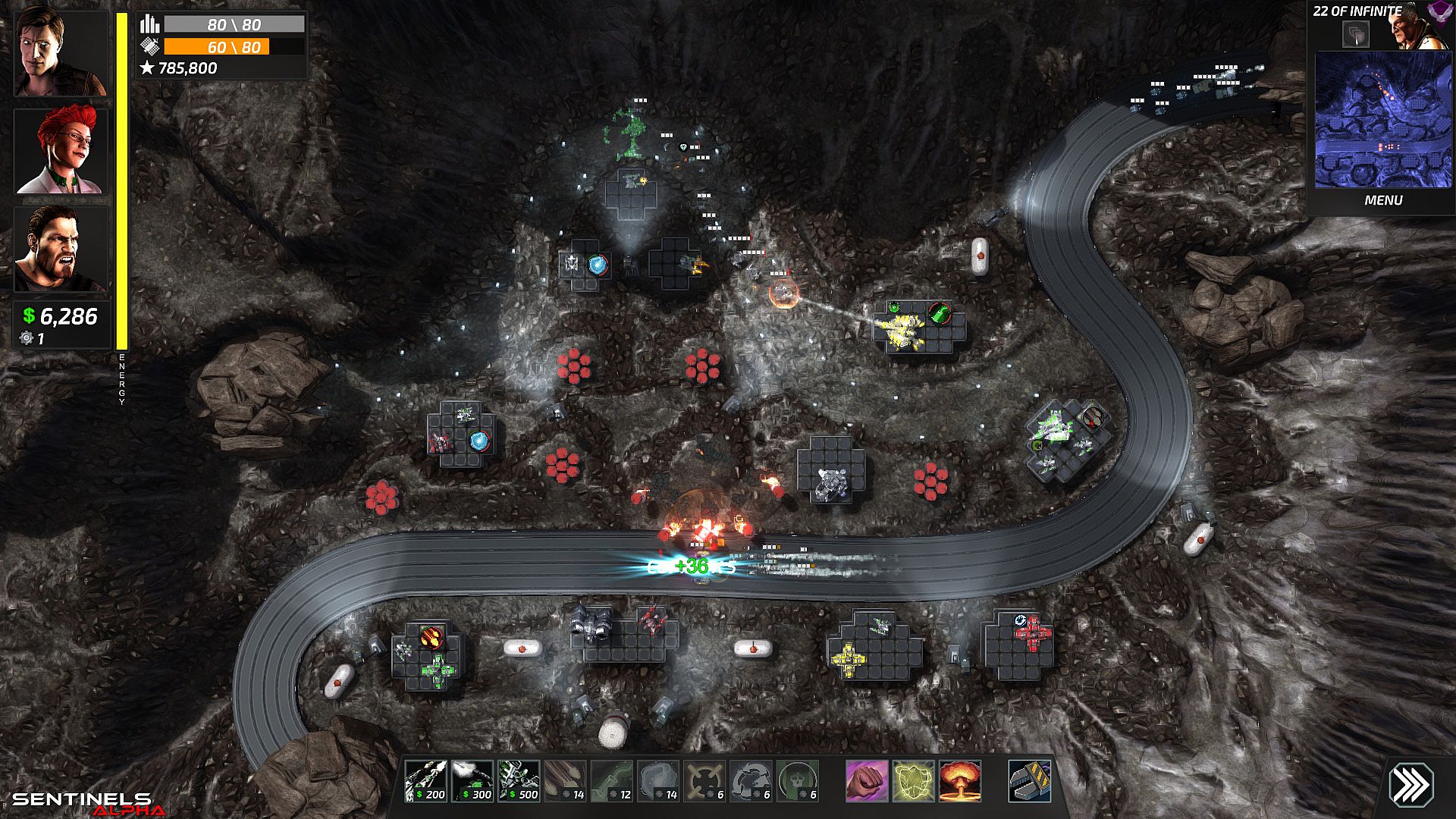Click the blue minimap
The width and height of the screenshot is (1456, 819).
coord(1383,120)
